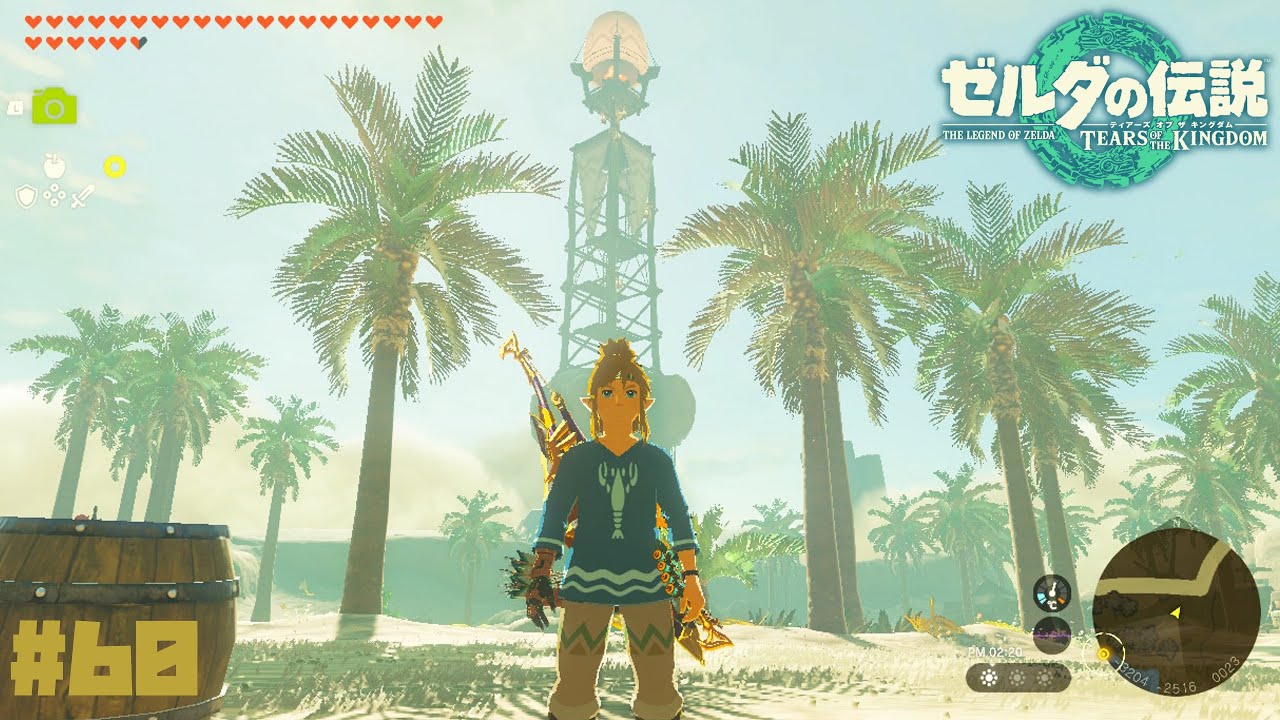Choose the shield quick-select icon
Screen dimensions: 1280x720
(x=26, y=197)
